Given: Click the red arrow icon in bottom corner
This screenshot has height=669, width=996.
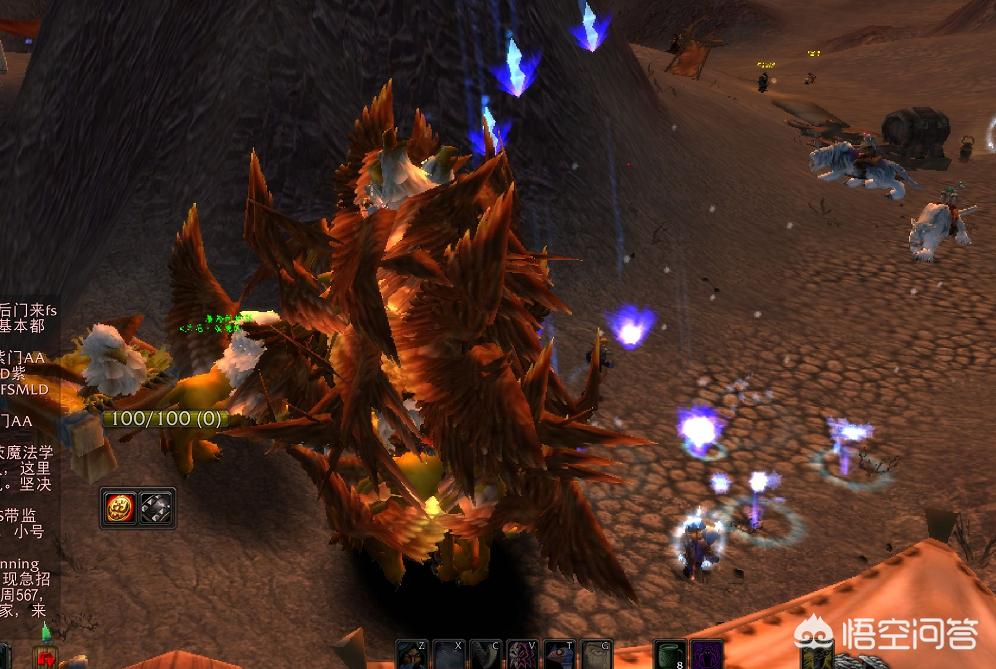Looking at the screenshot, I should click(44, 657).
